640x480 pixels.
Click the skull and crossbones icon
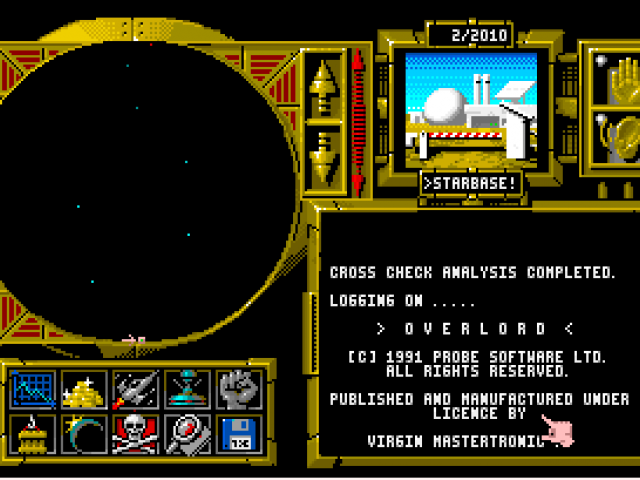135,434
